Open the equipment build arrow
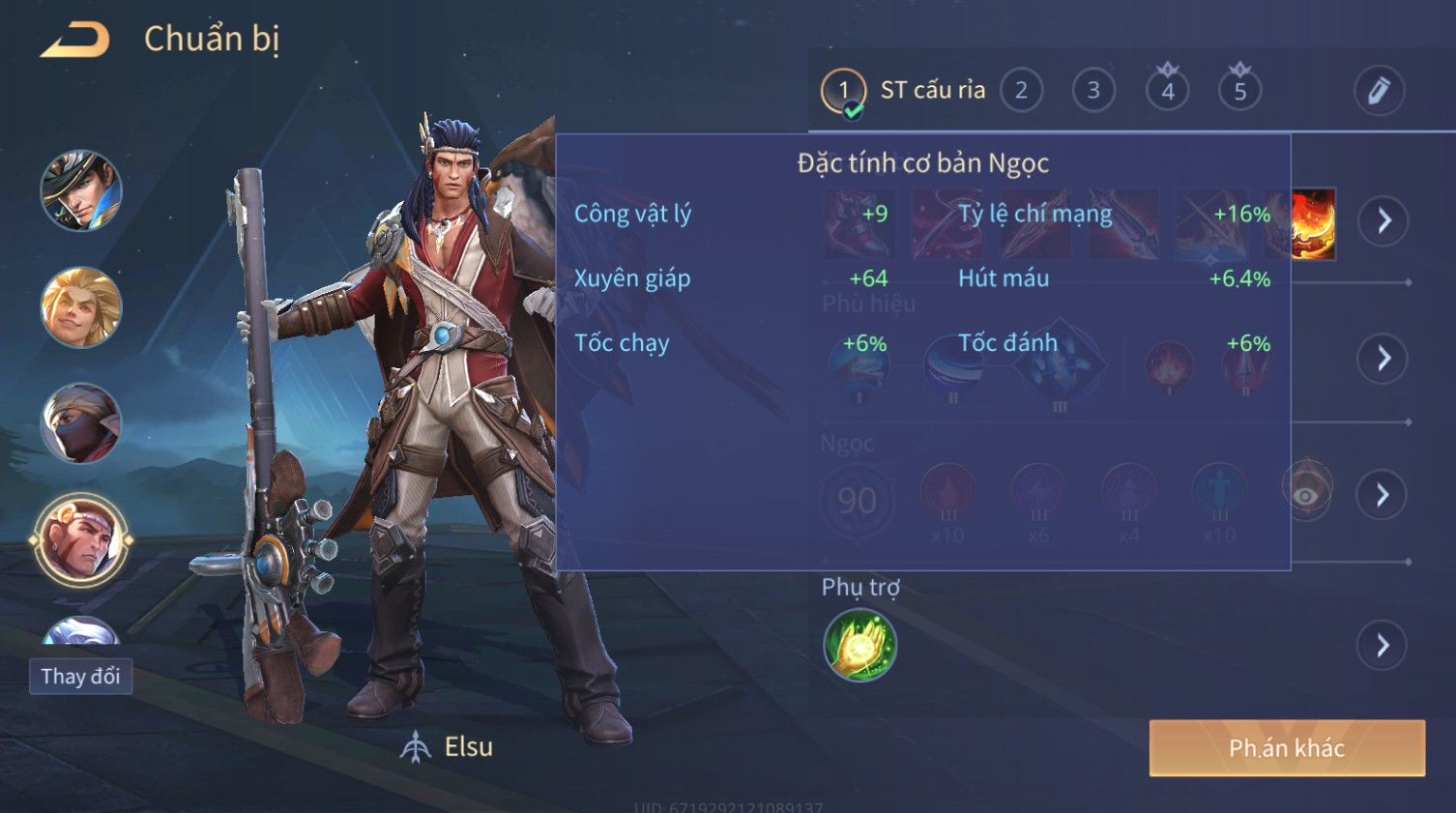 [1383, 221]
